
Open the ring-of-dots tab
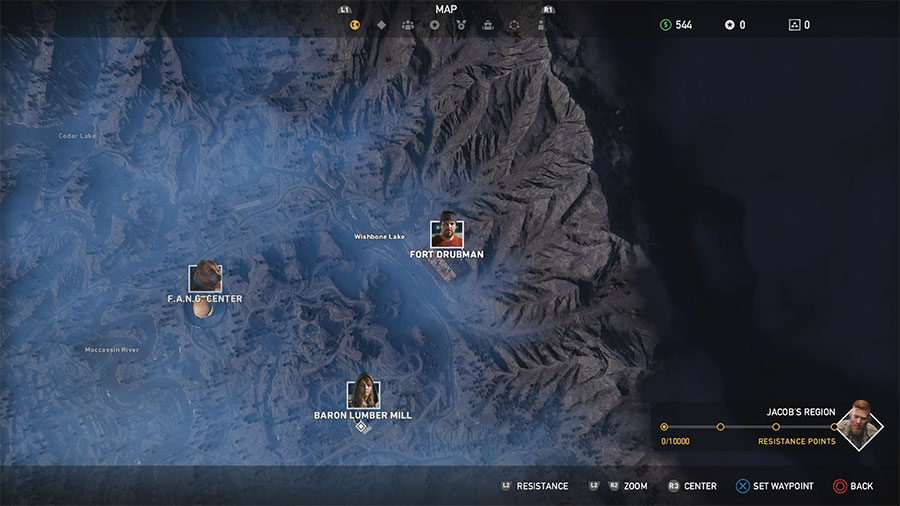coord(515,25)
